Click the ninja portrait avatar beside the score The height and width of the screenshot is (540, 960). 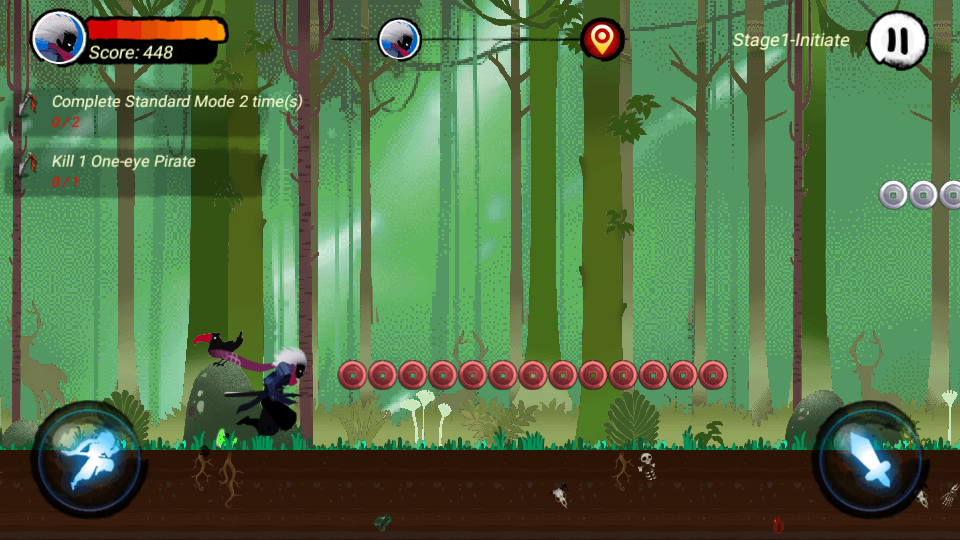point(59,38)
